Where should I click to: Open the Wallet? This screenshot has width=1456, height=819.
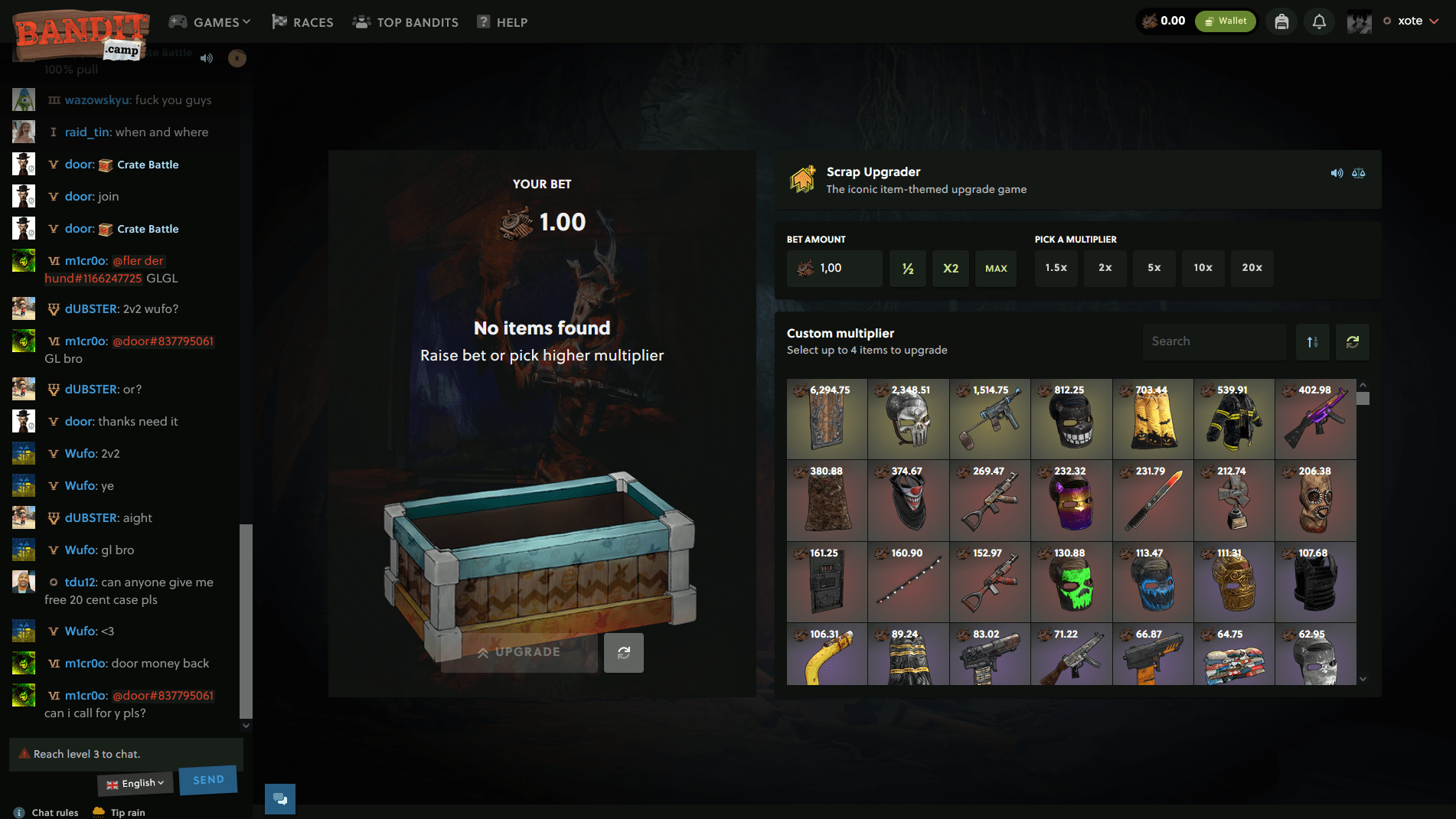[1224, 21]
